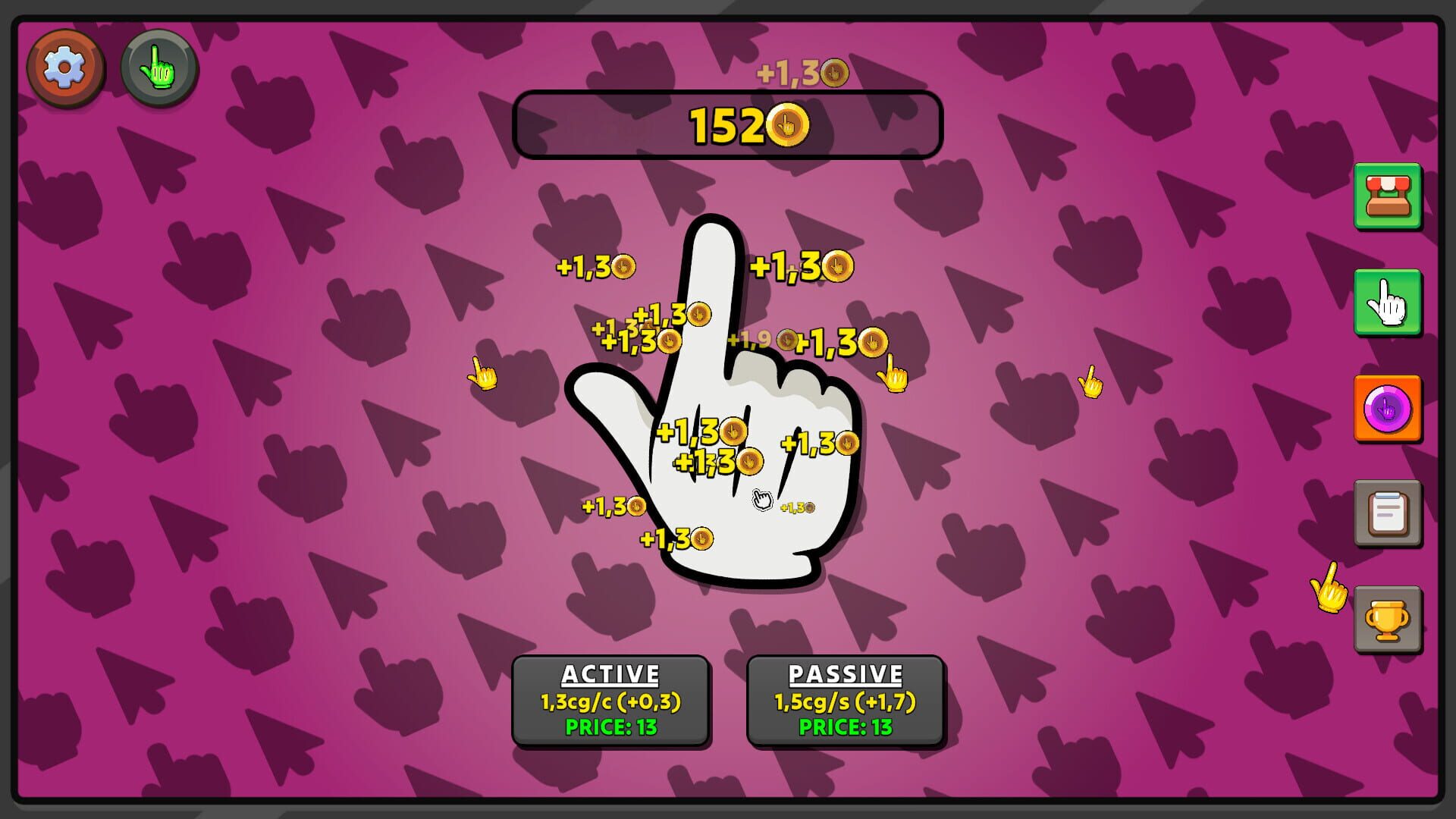Image resolution: width=1456 pixels, height=819 pixels.
Task: Toggle the green hand cursor button
Action: (158, 69)
